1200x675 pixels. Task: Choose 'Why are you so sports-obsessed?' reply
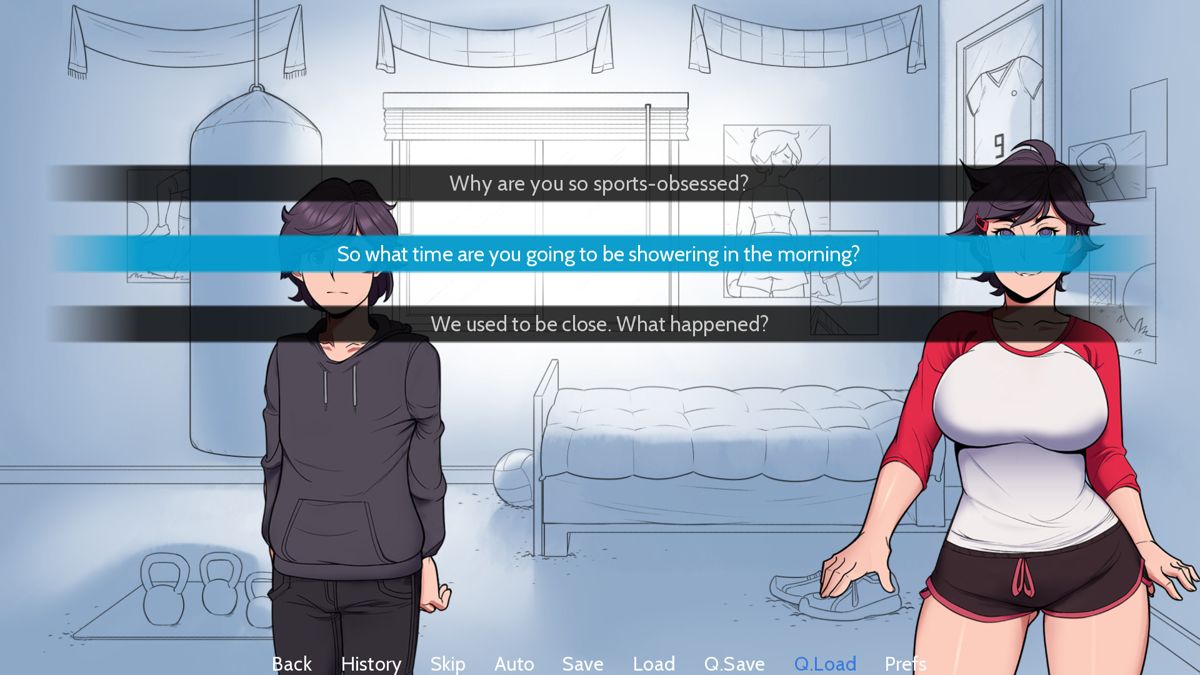598,184
